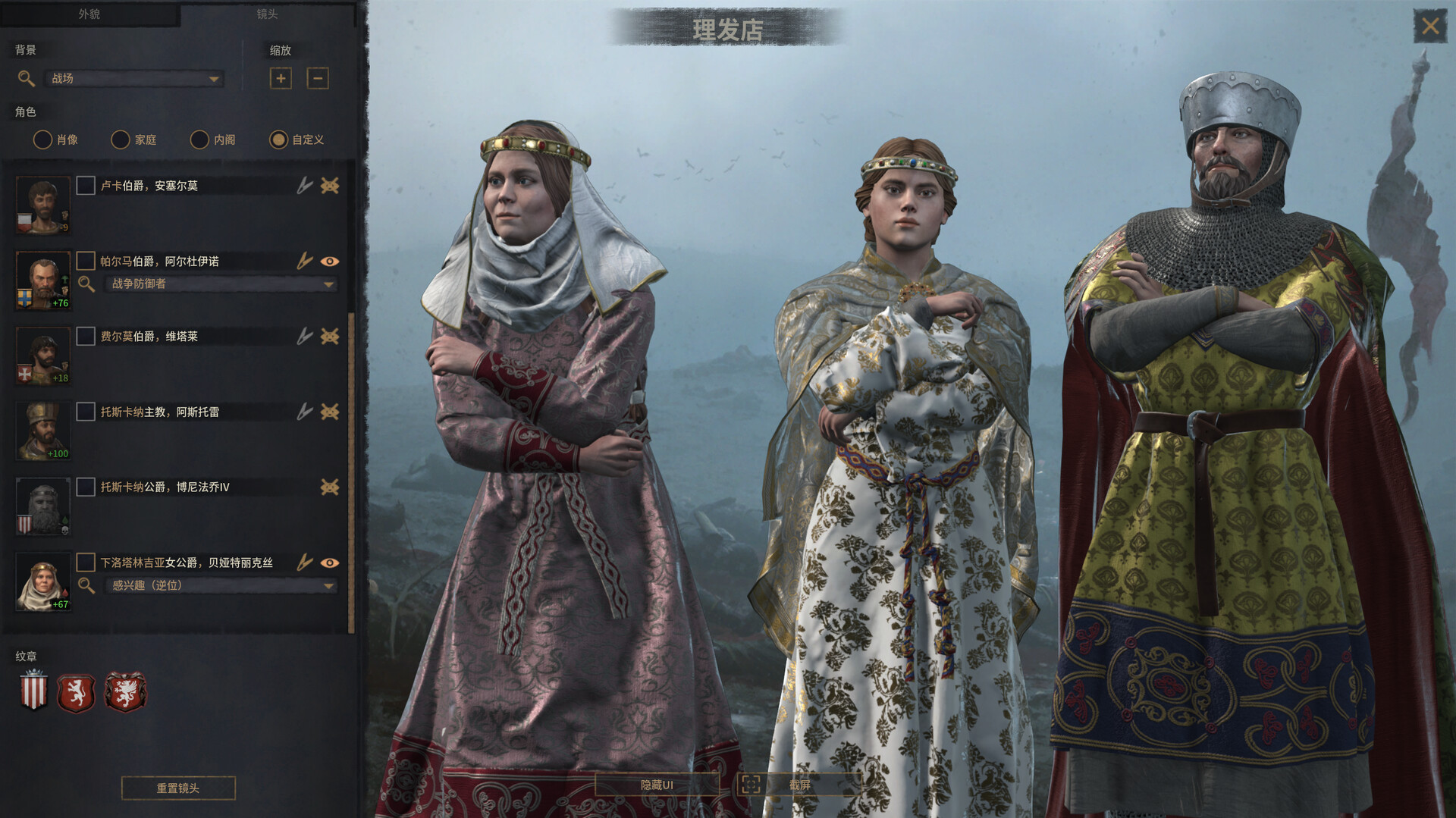The height and width of the screenshot is (818, 1456).
Task: Show 费尔莫伯爵 via crossed-eye toggle
Action: click(330, 336)
